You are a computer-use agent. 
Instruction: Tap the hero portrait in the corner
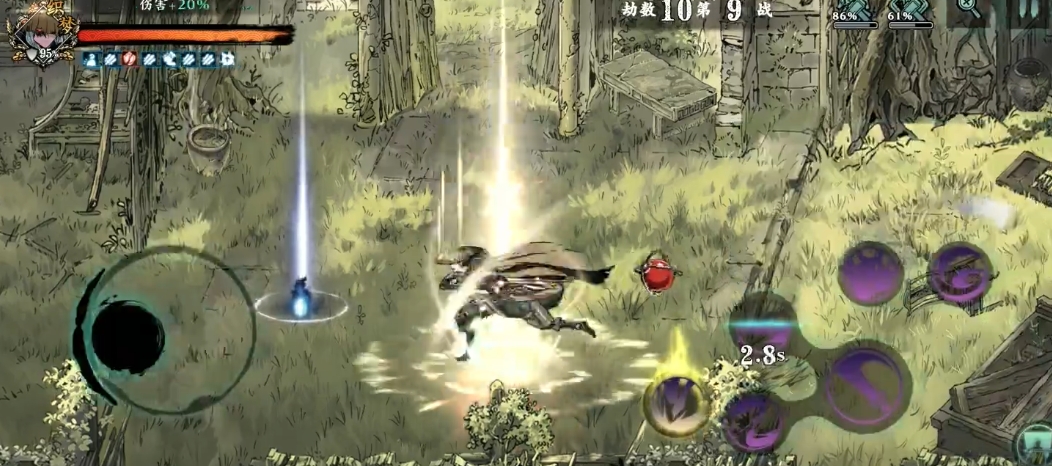[x=32, y=32]
